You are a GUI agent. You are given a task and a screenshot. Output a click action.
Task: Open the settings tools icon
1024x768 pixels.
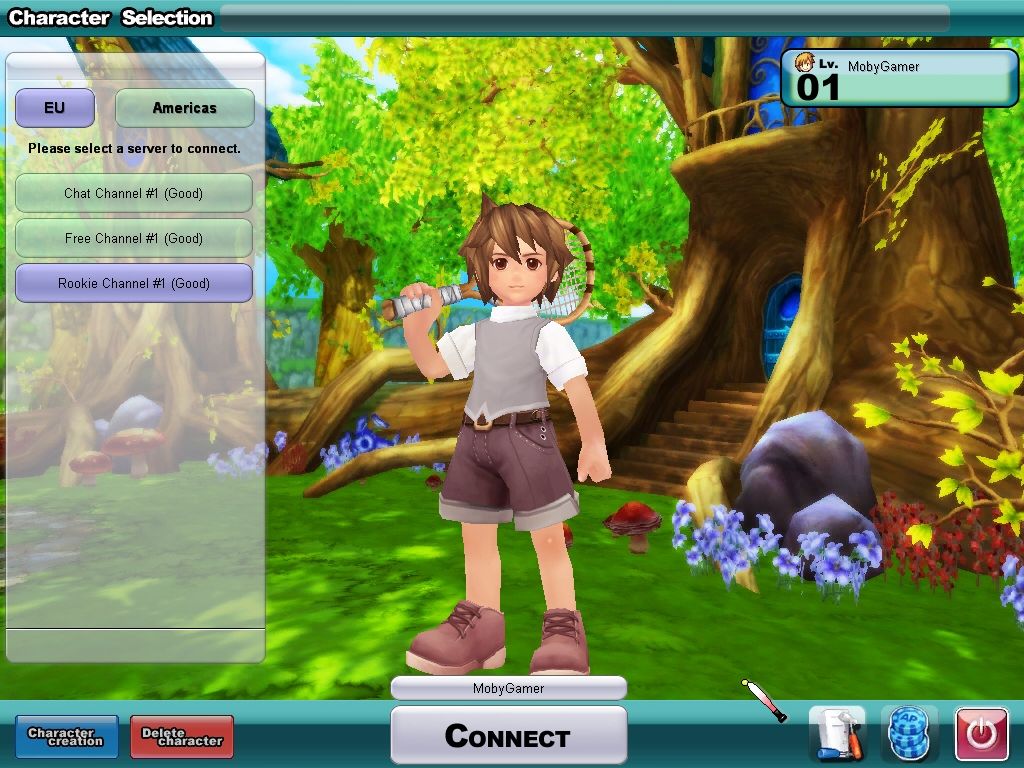[x=836, y=735]
